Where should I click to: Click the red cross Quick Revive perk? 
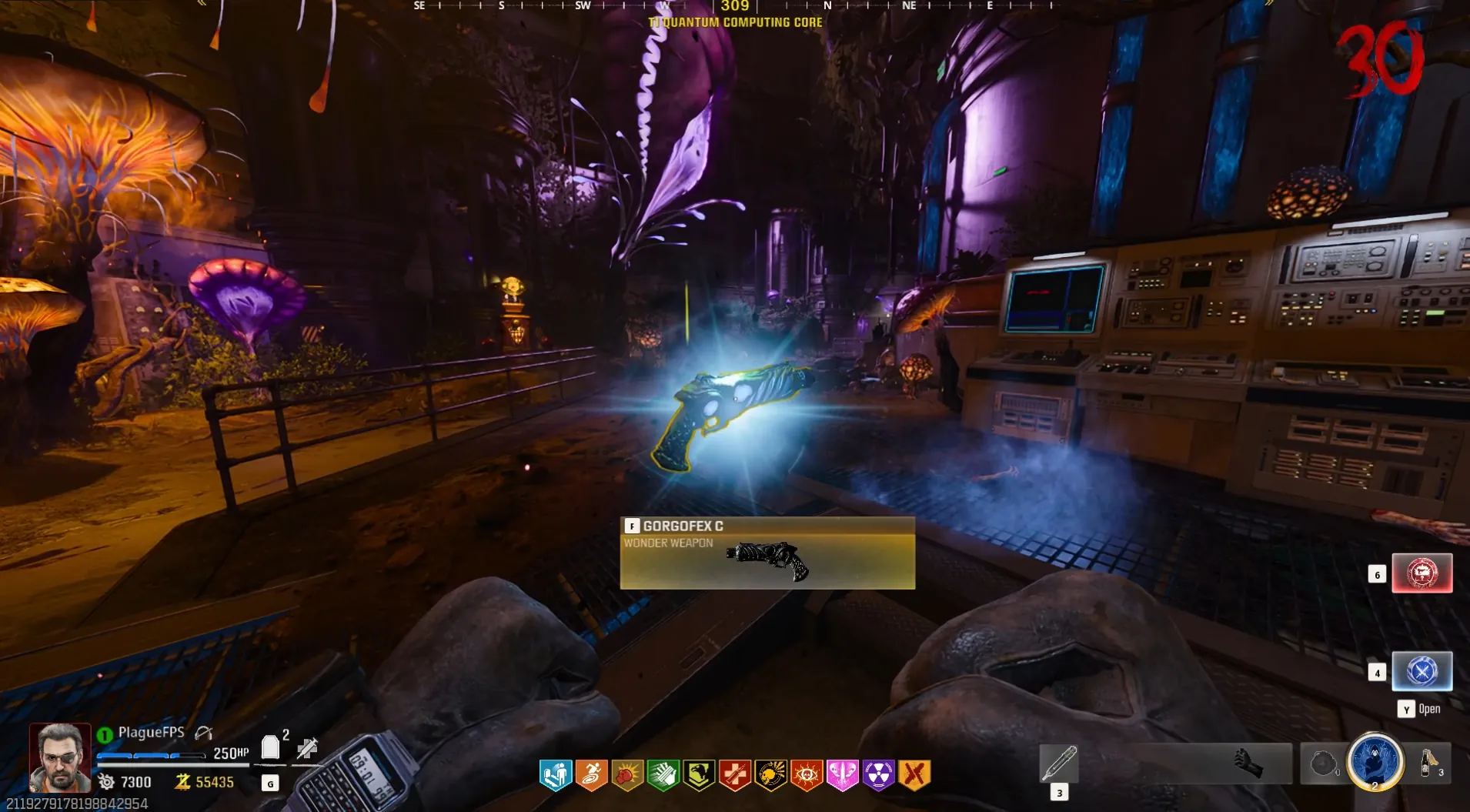pyautogui.click(x=735, y=775)
